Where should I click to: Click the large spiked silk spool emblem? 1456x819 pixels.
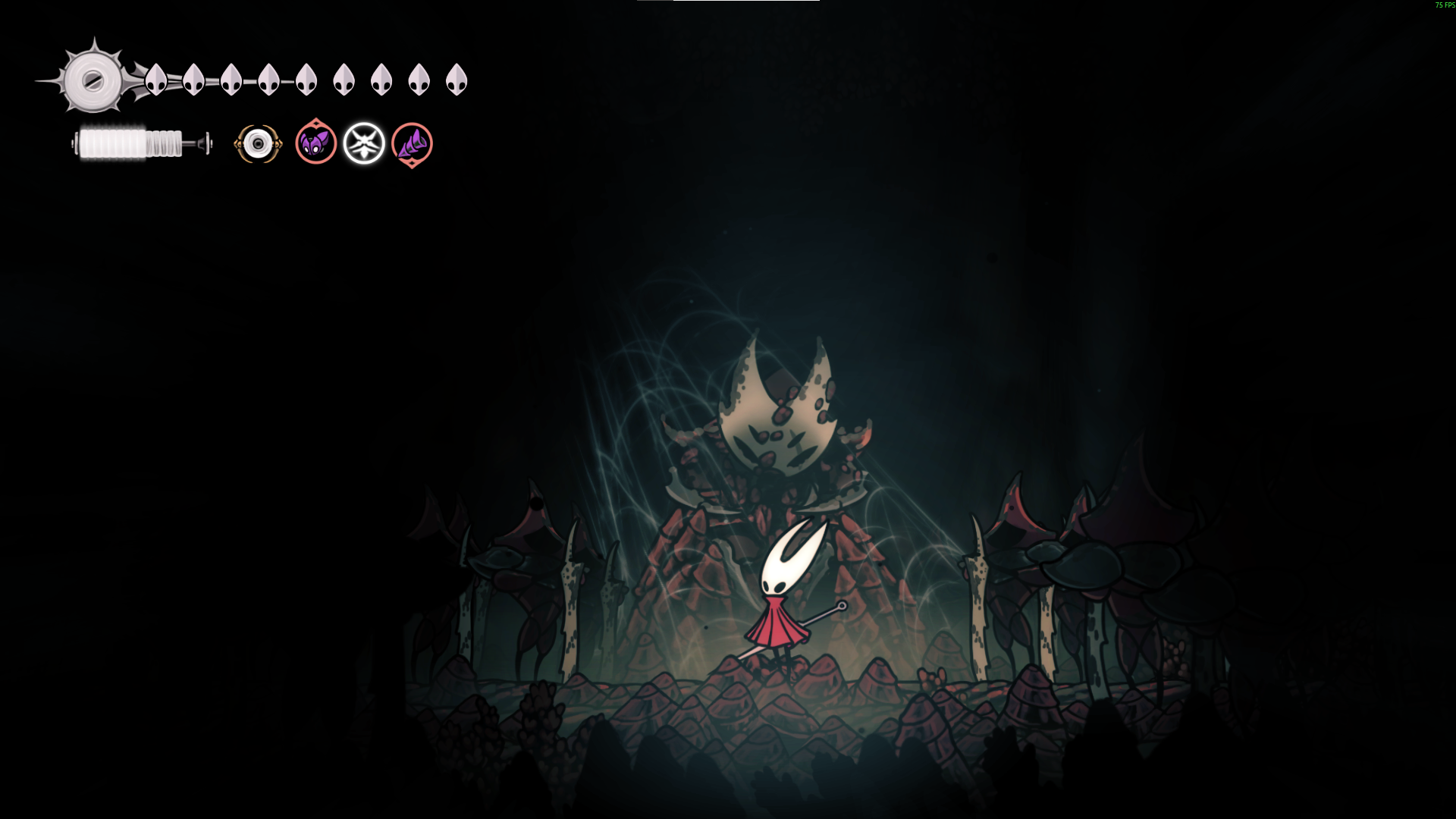click(x=93, y=80)
